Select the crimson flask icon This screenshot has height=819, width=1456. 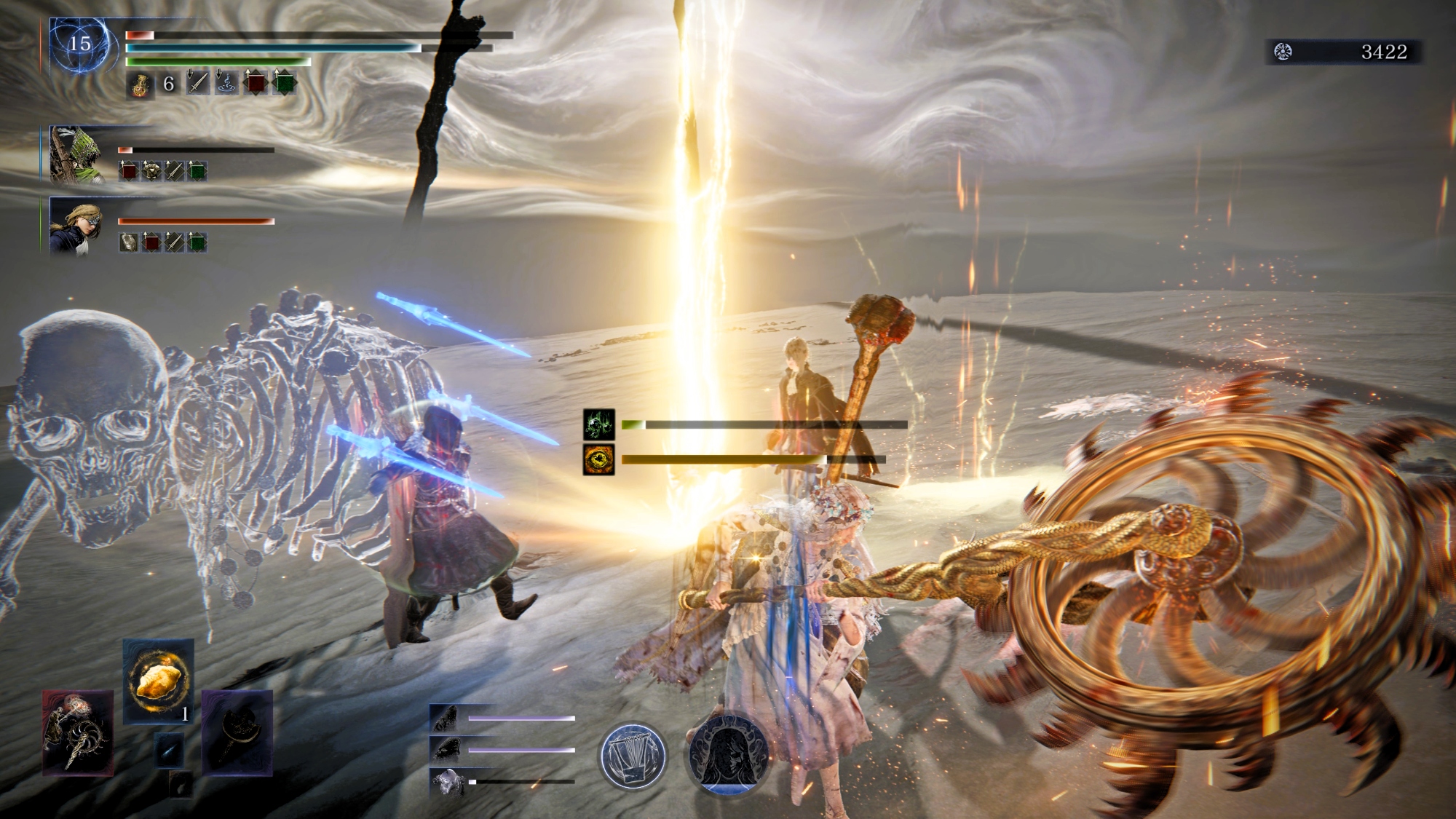(140, 84)
